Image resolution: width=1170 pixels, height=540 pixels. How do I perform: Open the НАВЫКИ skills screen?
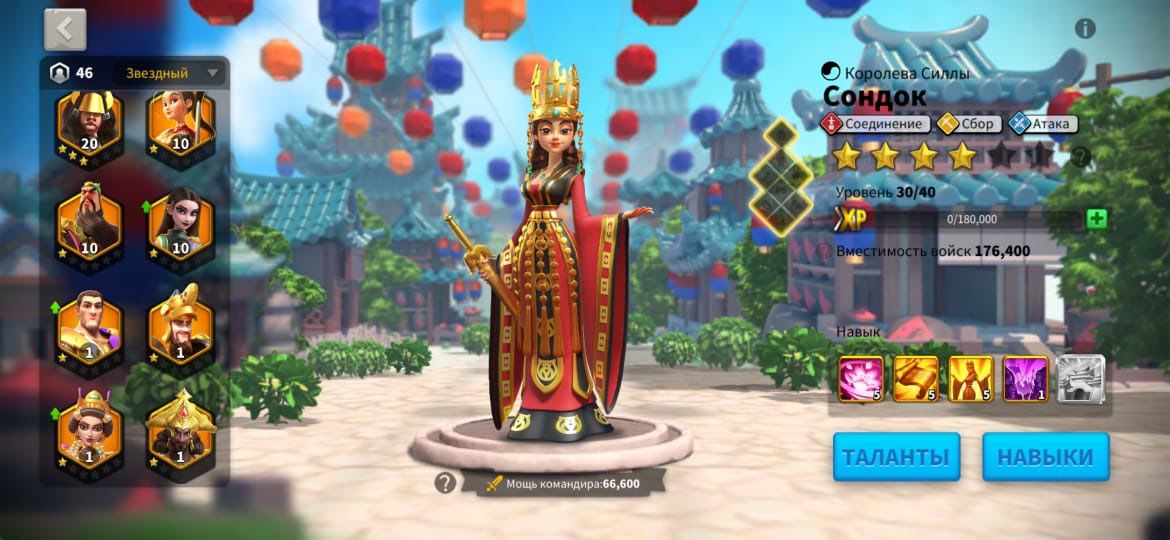[x=1045, y=457]
